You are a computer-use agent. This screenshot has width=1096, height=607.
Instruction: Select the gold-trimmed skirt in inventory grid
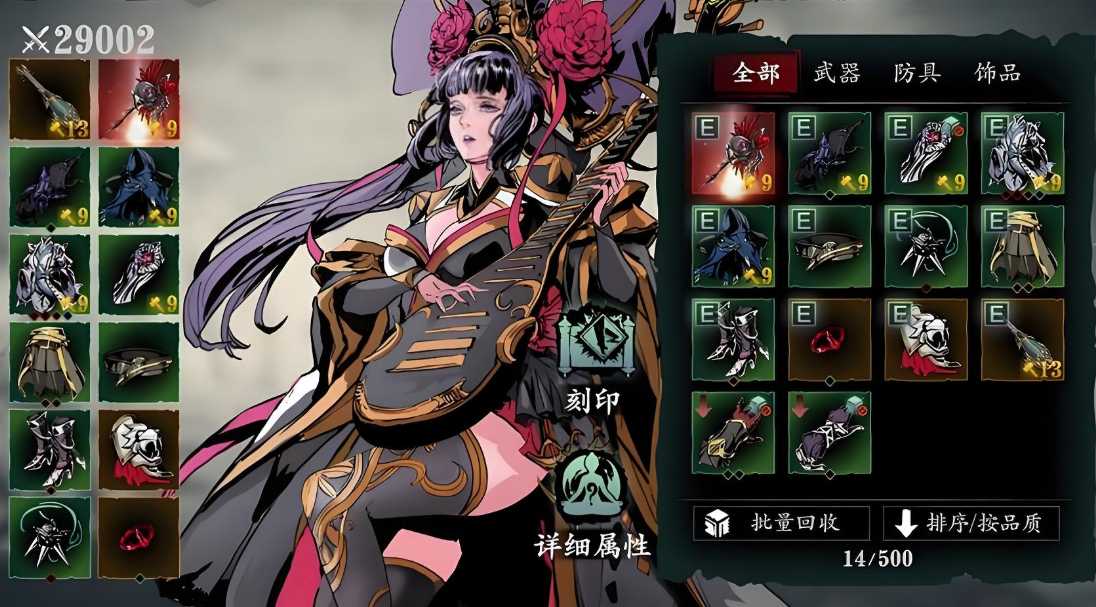tap(1022, 245)
